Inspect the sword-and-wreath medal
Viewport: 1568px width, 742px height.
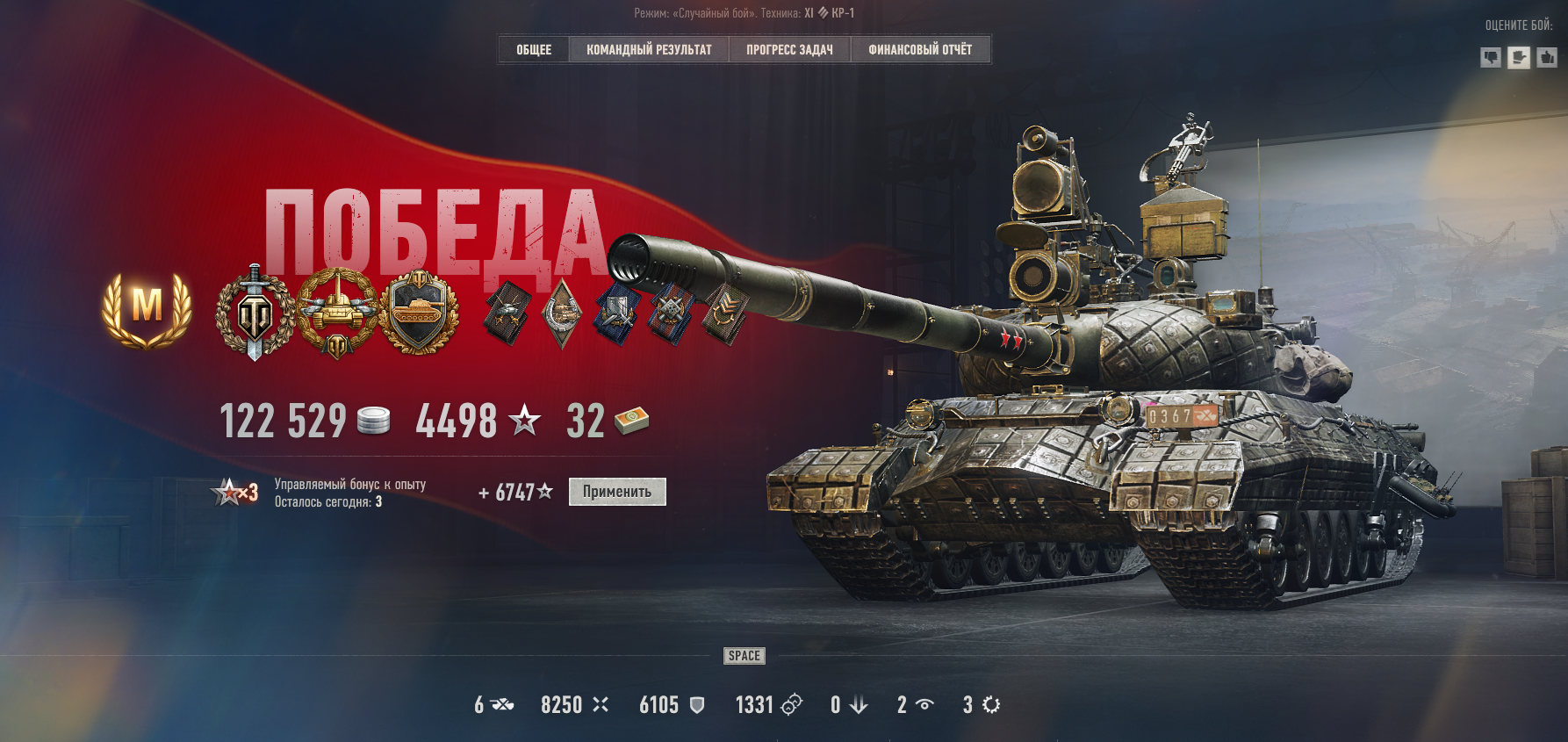pyautogui.click(x=255, y=313)
